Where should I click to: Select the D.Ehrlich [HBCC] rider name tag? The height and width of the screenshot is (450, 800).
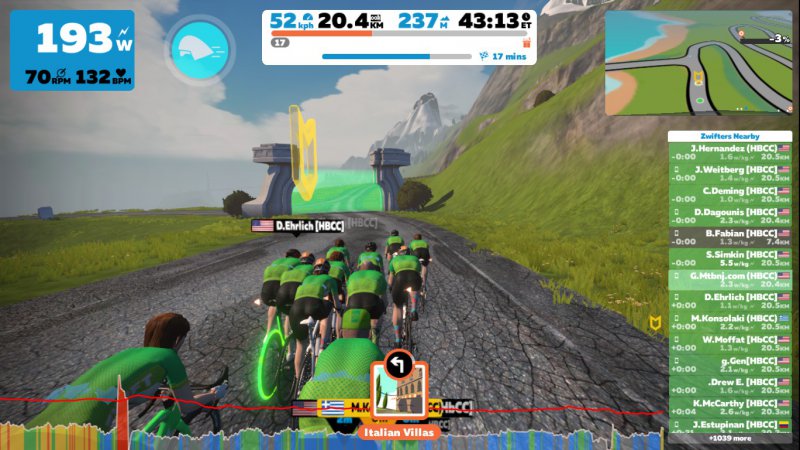[296, 226]
